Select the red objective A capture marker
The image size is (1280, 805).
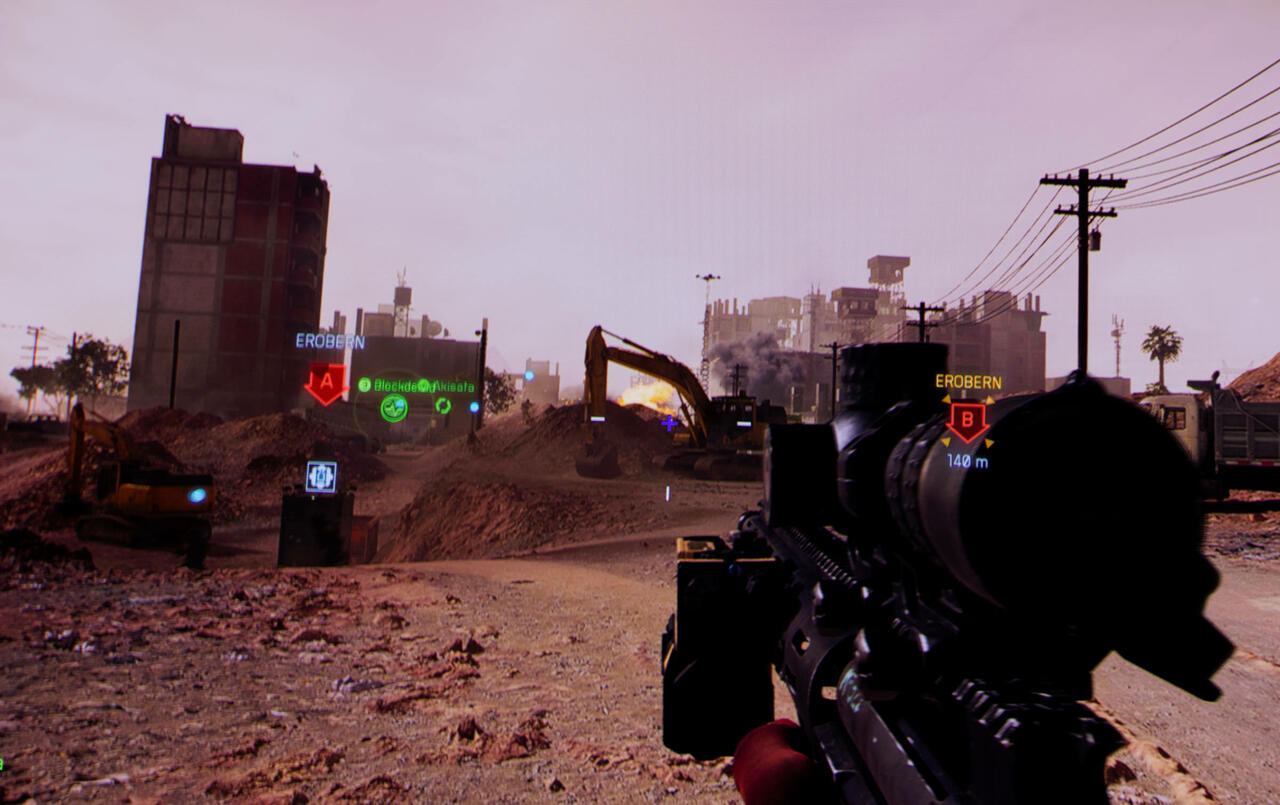coord(325,383)
